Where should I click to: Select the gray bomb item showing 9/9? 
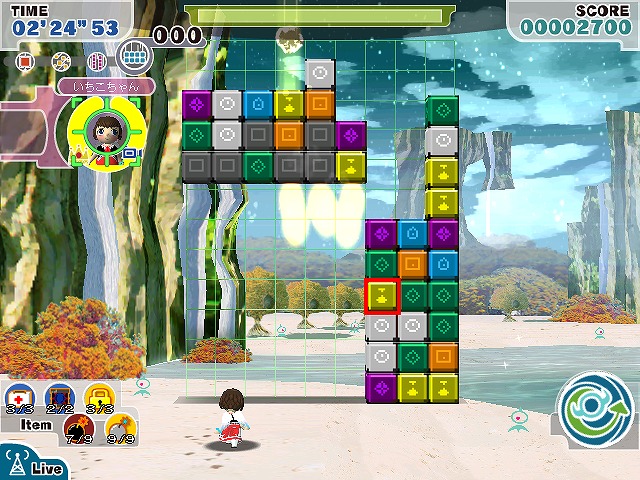[120, 428]
